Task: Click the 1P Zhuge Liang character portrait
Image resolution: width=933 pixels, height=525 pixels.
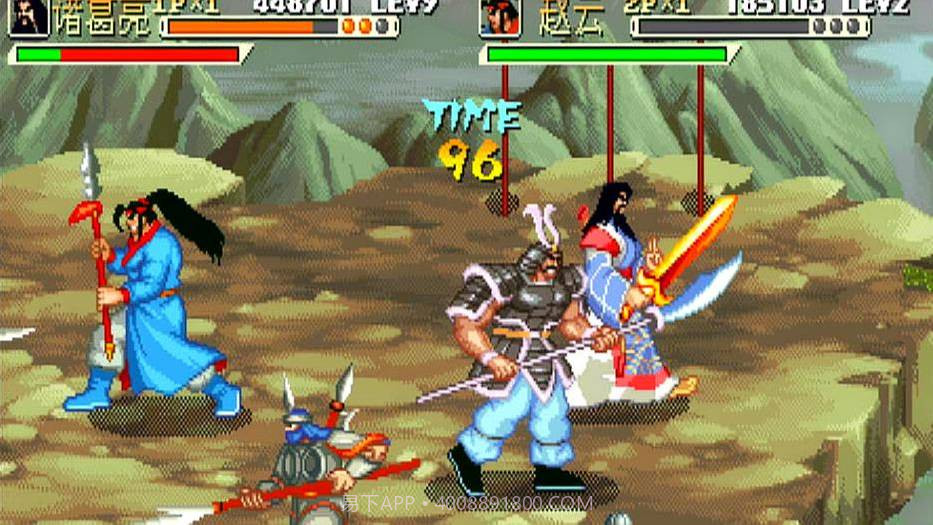Action: click(27, 16)
